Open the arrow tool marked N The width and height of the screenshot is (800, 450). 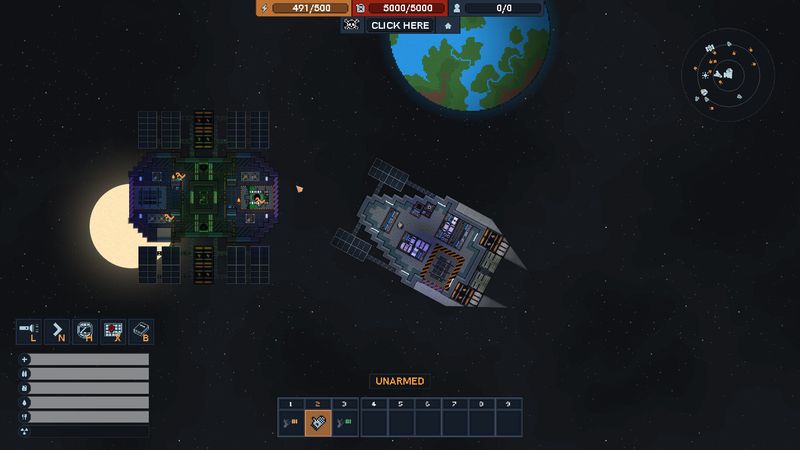57,332
